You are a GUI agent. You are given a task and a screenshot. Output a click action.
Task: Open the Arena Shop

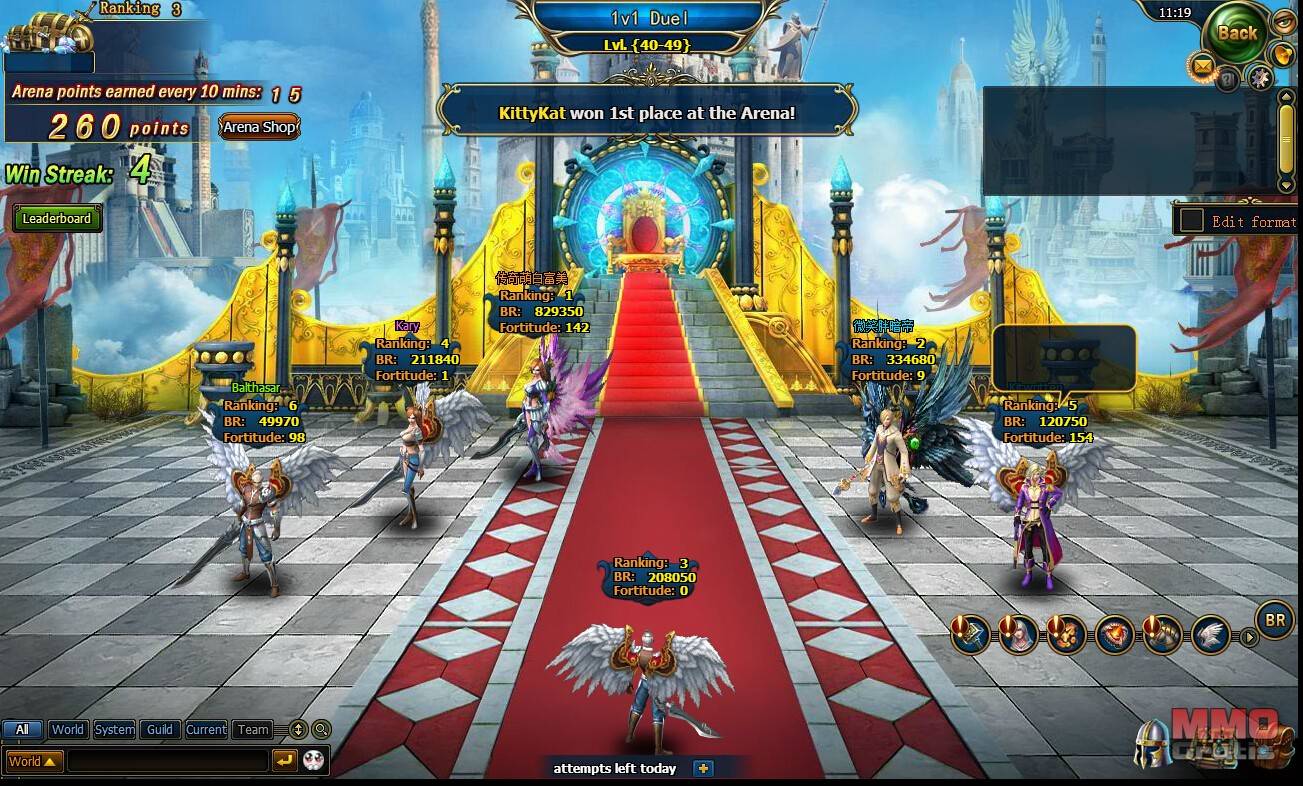pos(260,127)
